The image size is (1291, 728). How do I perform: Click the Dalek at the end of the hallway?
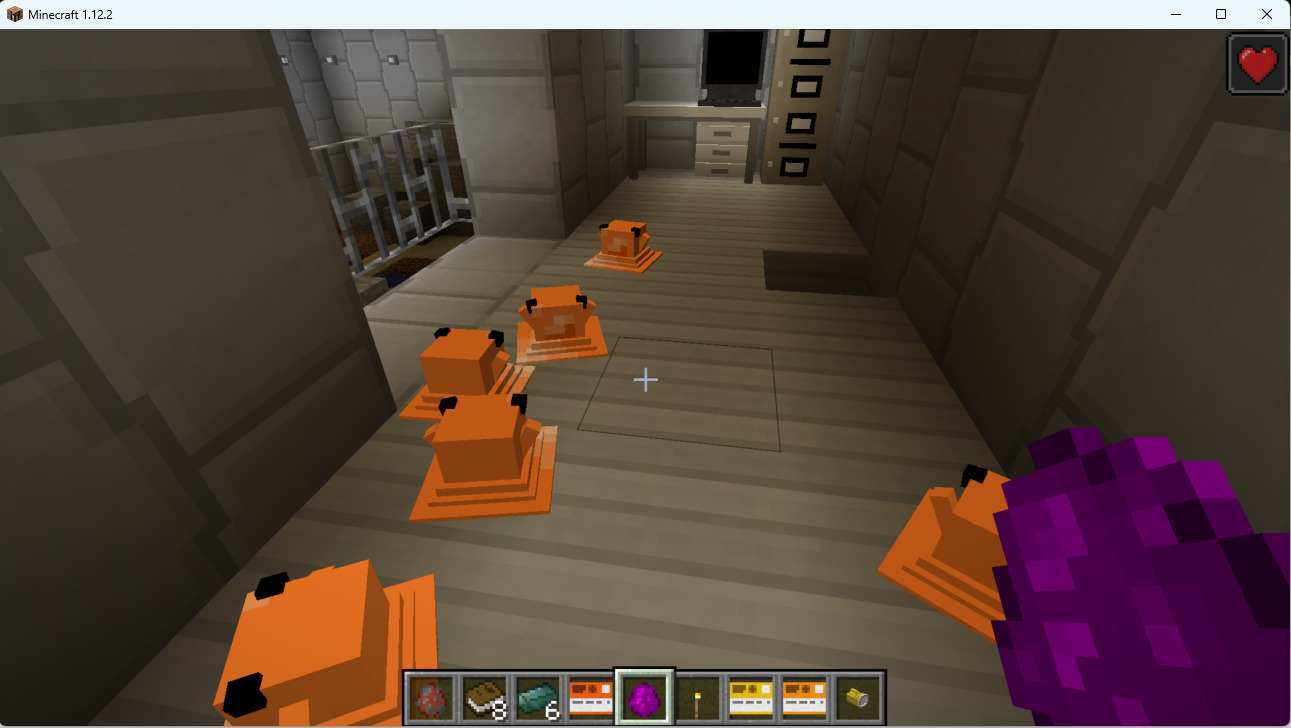(x=625, y=245)
